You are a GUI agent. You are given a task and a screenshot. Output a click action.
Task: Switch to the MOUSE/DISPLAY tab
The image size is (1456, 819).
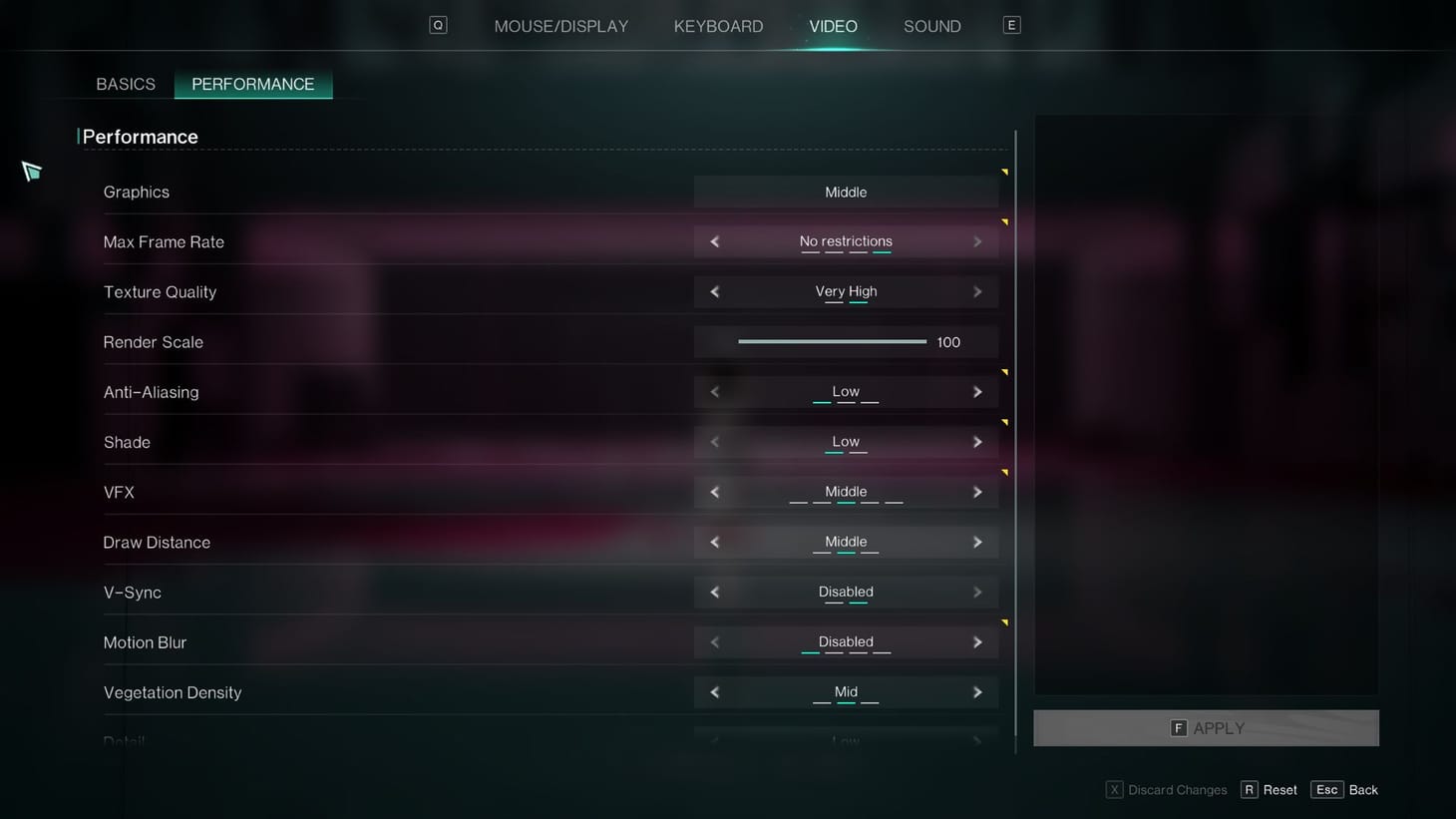(x=560, y=26)
